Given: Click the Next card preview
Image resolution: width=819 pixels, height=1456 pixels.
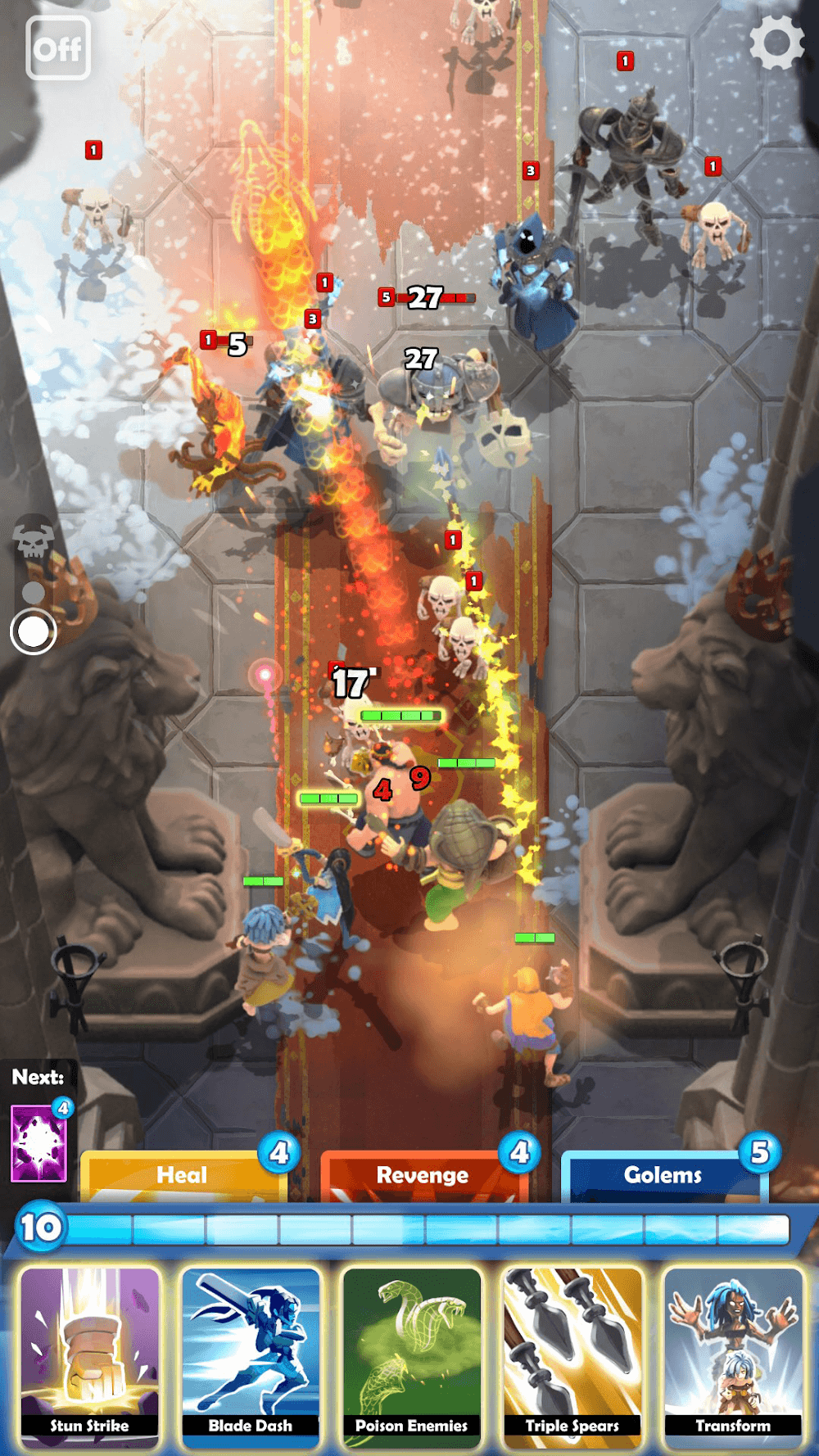Looking at the screenshot, I should click(x=38, y=1143).
